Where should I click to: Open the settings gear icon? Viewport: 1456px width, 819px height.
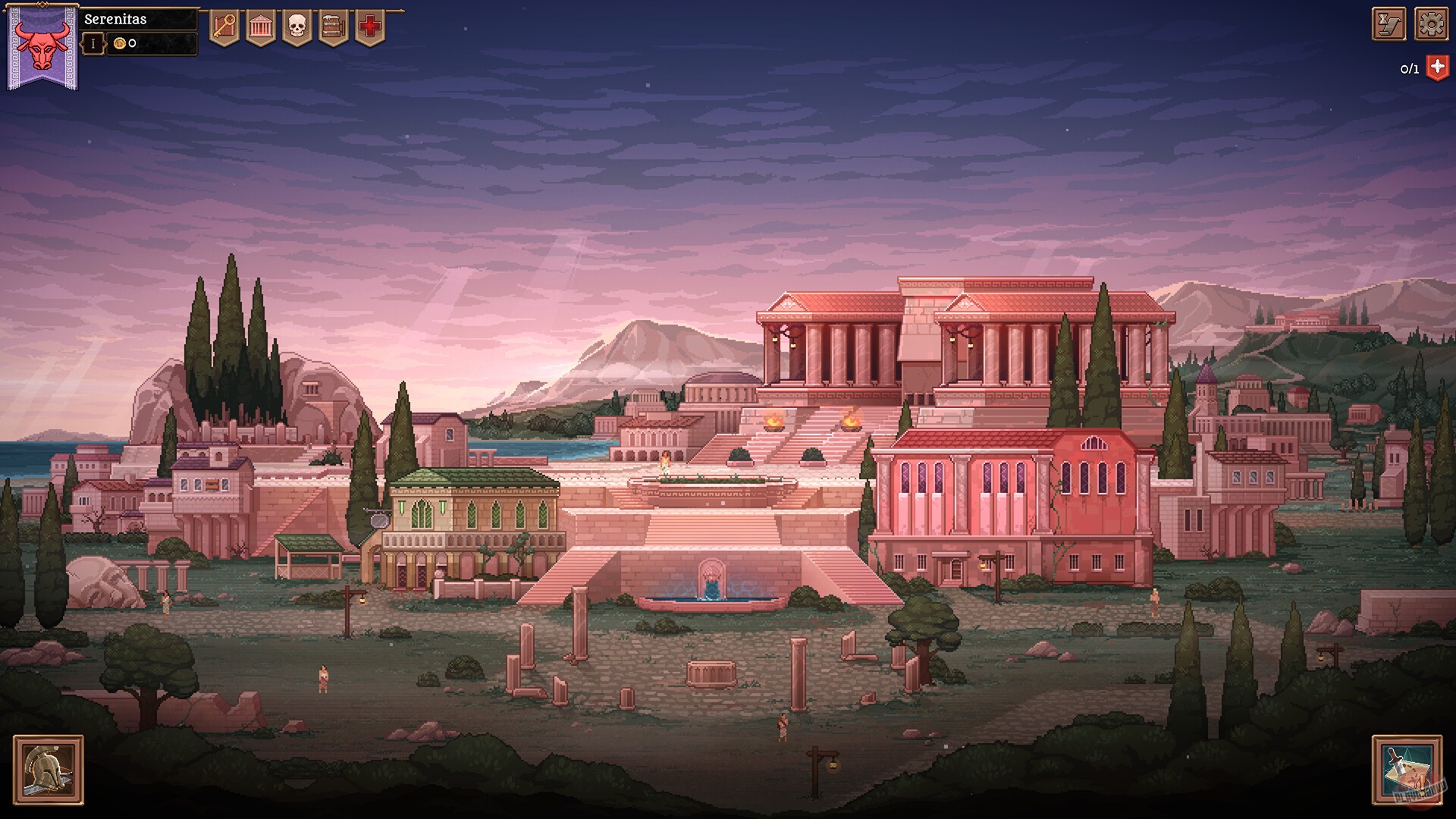[x=1432, y=24]
